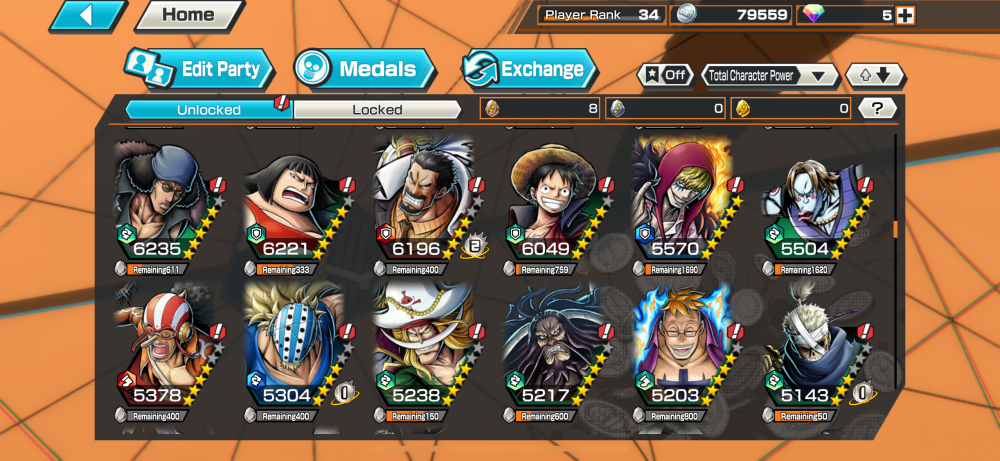
Task: Open the Medals menu
Action: (364, 69)
